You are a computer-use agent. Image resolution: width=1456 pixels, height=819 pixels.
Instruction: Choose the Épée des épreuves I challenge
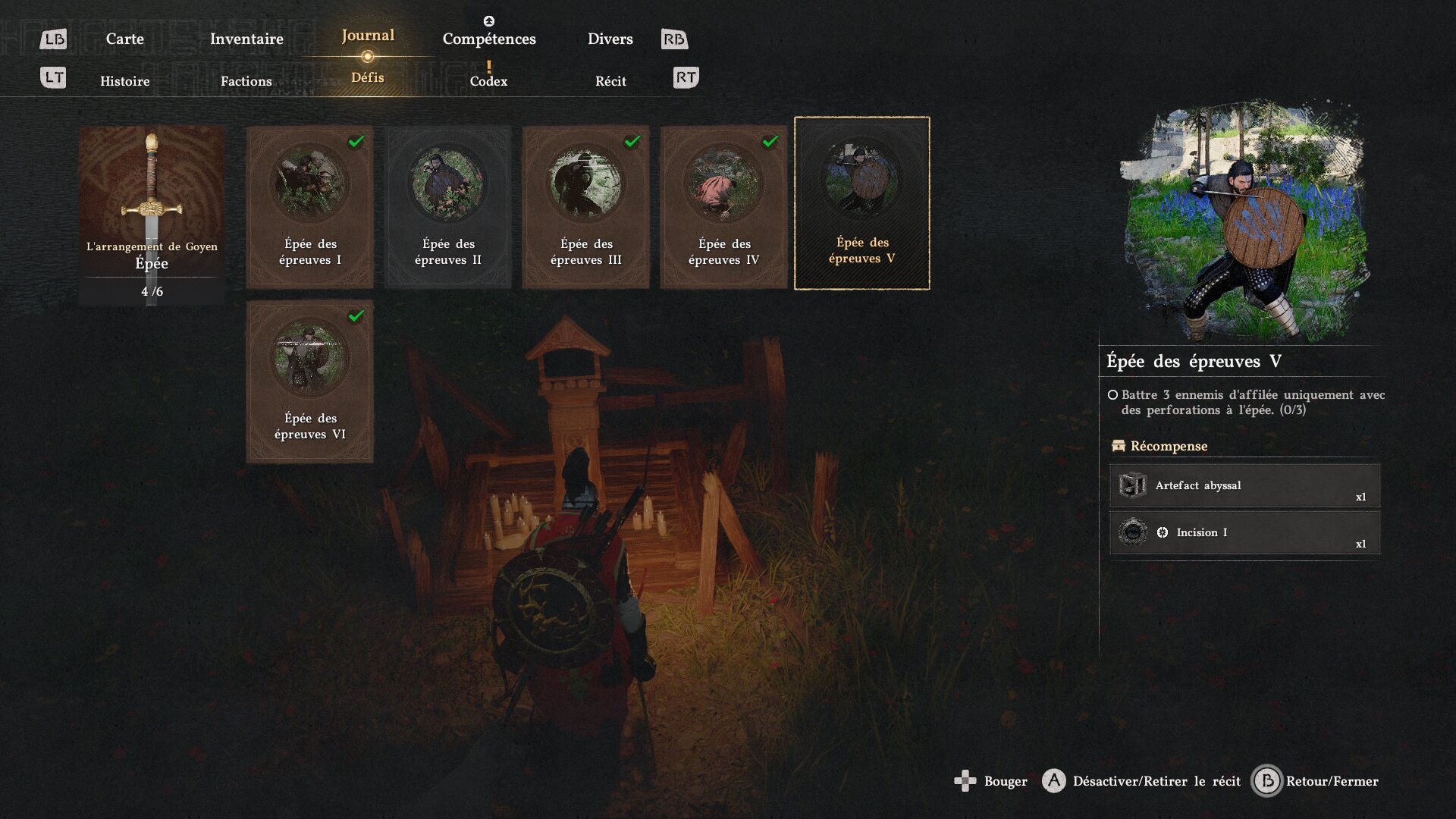(310, 206)
